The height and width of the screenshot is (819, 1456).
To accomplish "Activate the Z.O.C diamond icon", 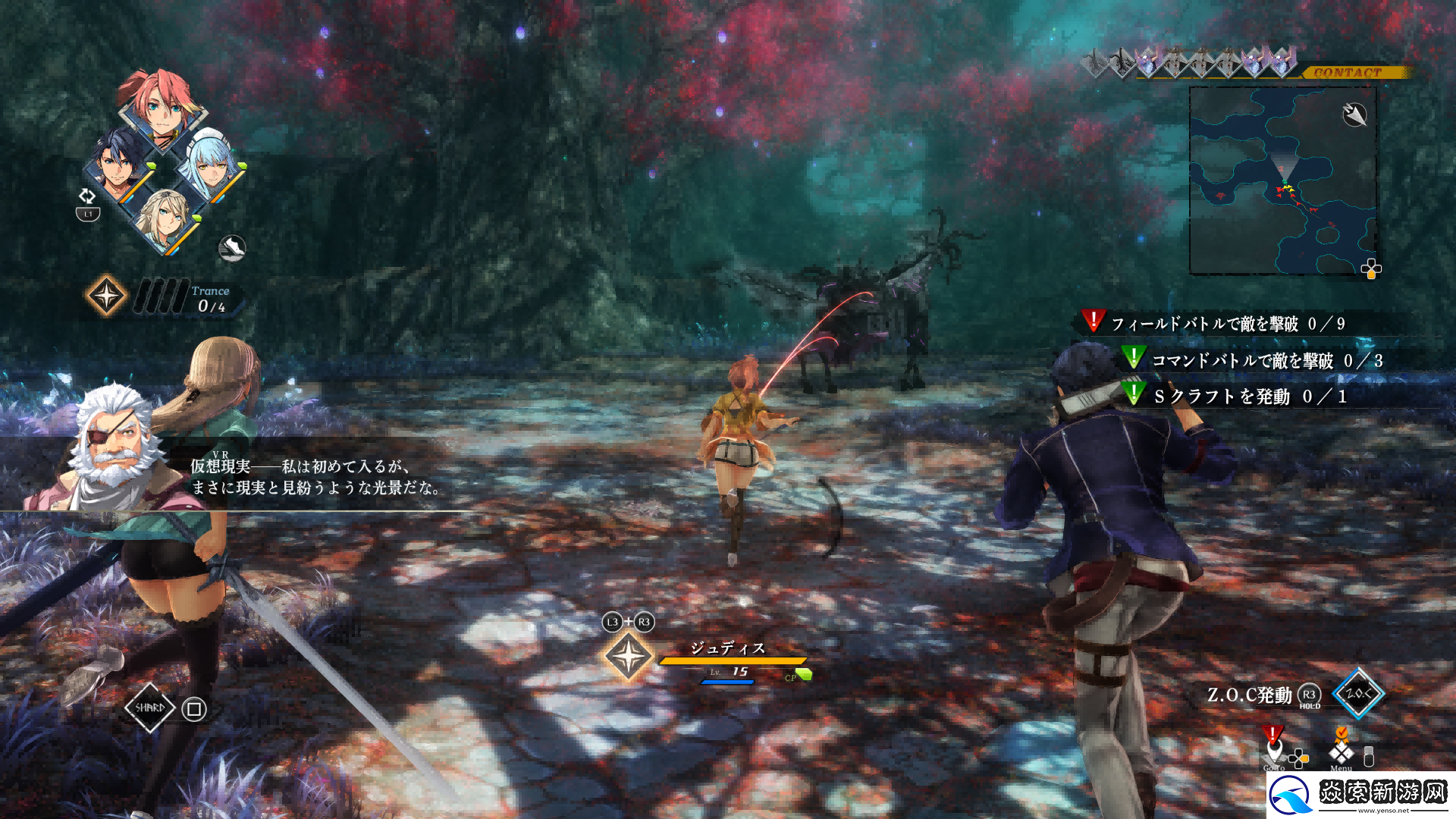I will point(1357,692).
